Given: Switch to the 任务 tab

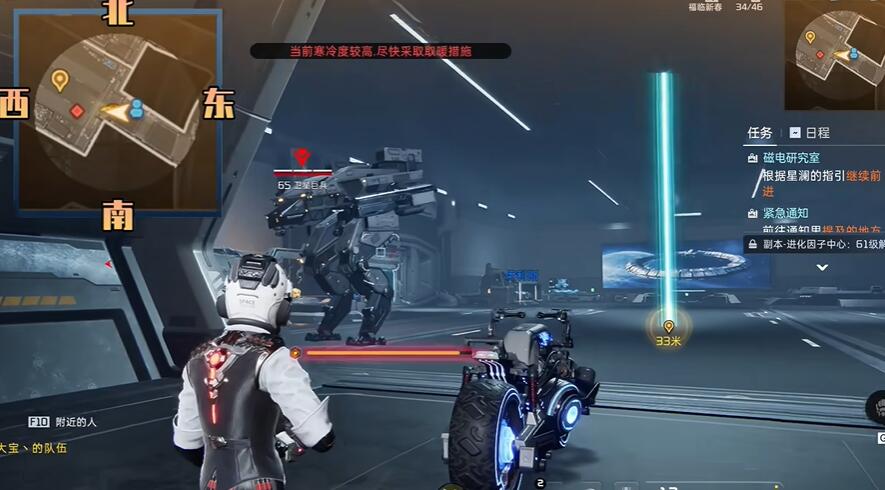Looking at the screenshot, I should pos(760,133).
